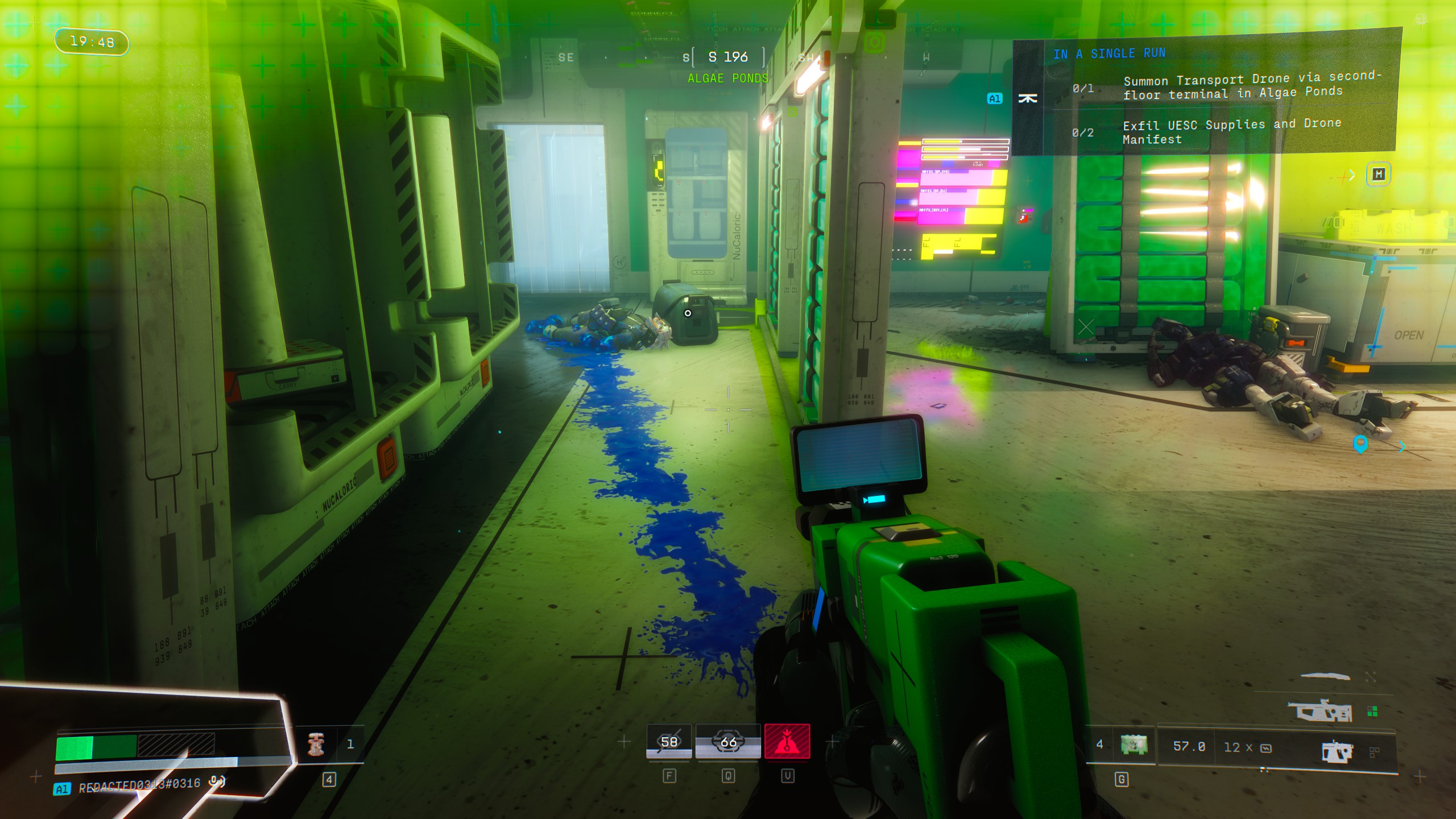Click the microphone icon beside the player name

coord(216,781)
